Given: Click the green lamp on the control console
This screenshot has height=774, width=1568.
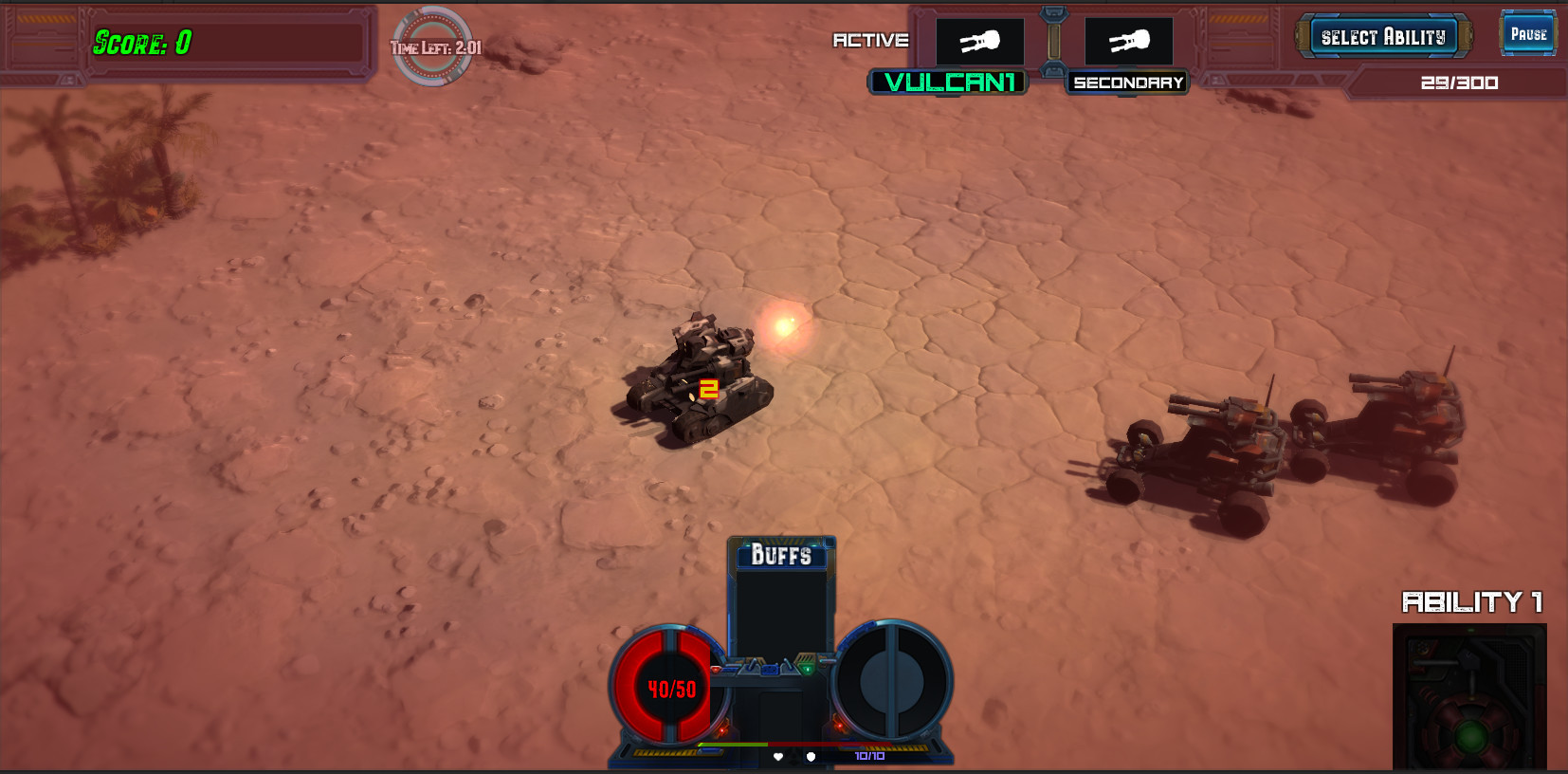Looking at the screenshot, I should pyautogui.click(x=808, y=670).
